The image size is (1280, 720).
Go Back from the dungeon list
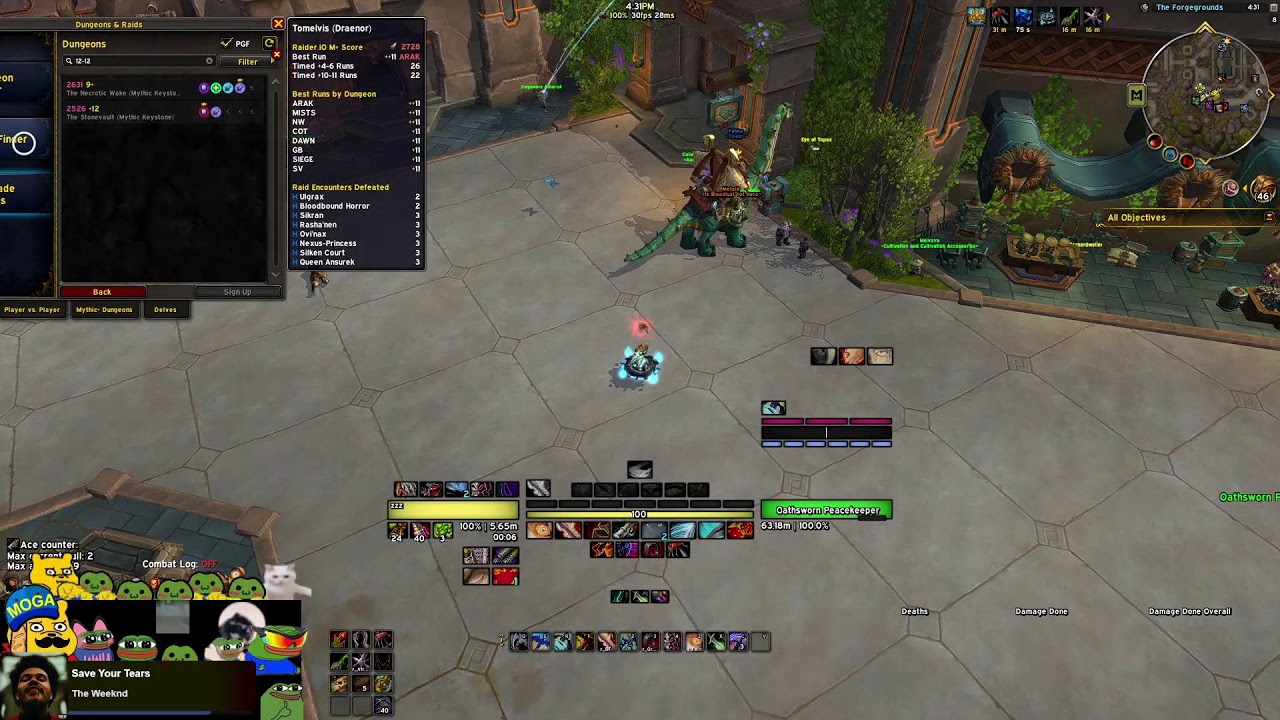(102, 292)
